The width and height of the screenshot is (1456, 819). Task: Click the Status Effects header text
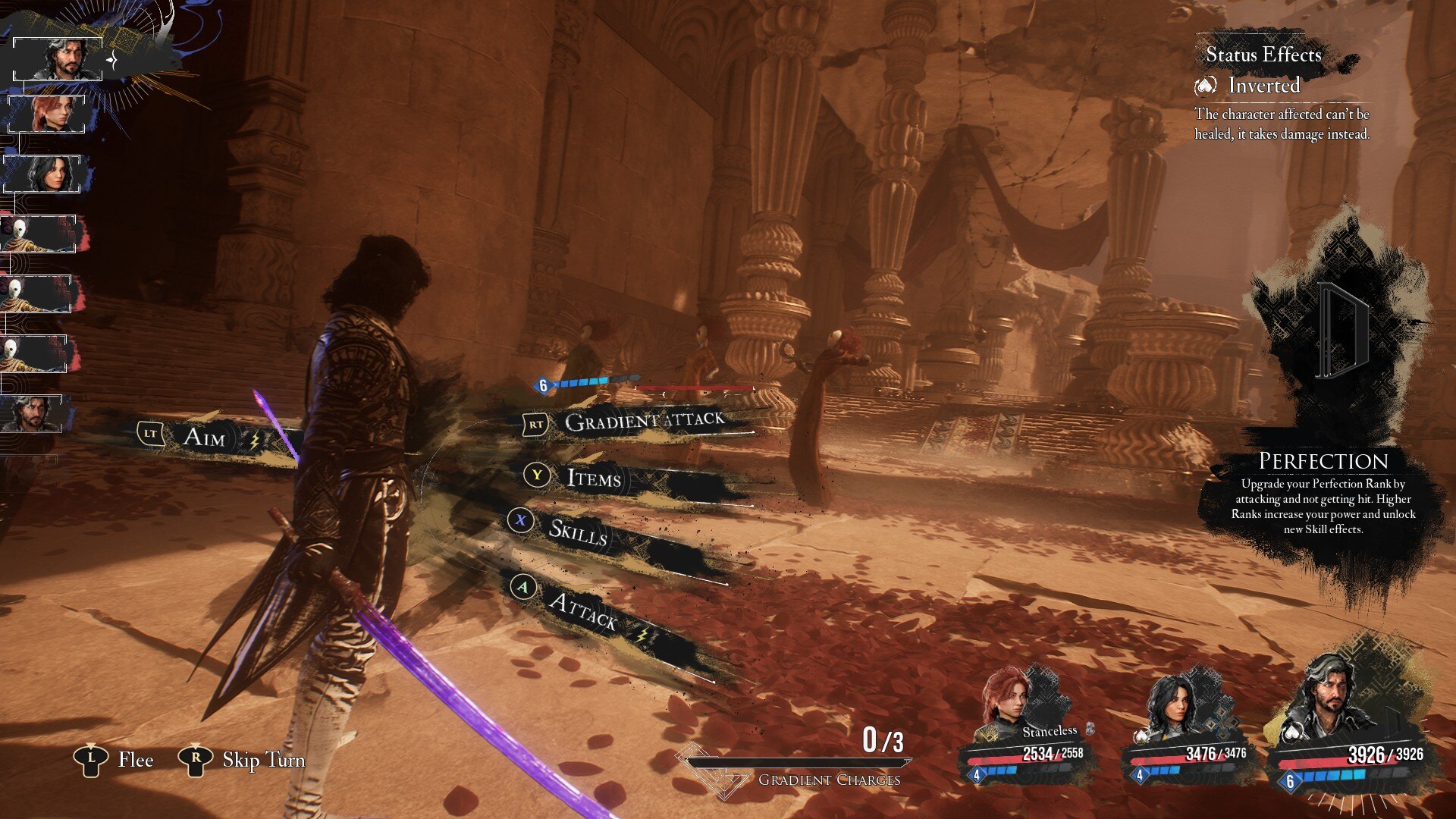click(1263, 55)
